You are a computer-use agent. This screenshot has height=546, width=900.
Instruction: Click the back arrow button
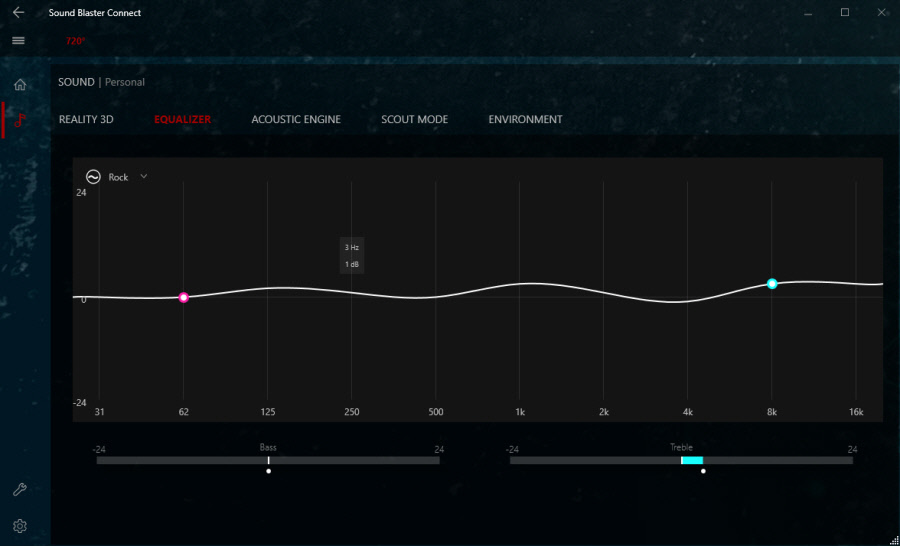point(18,13)
